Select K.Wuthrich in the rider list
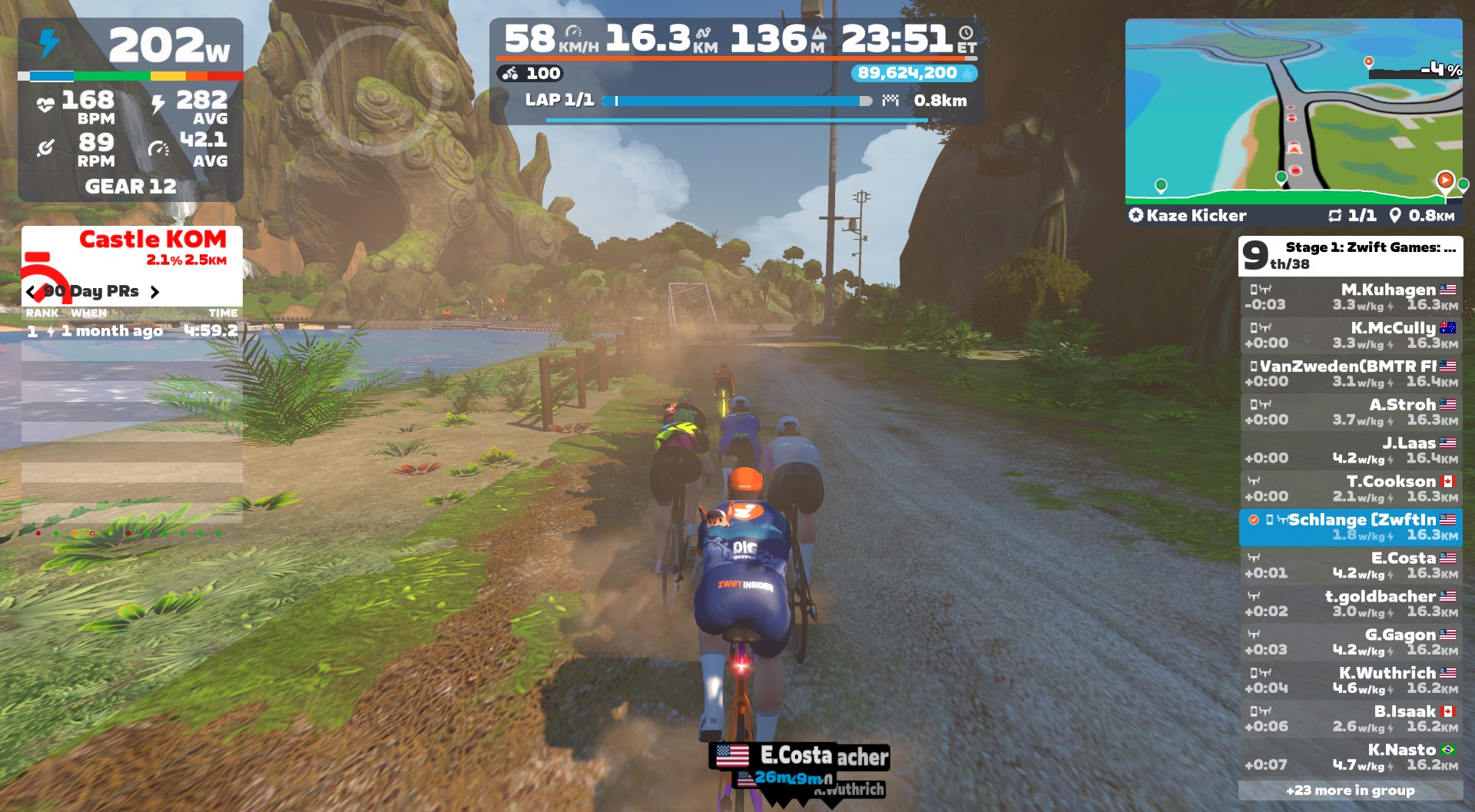Viewport: 1475px width, 812px height. point(1351,681)
